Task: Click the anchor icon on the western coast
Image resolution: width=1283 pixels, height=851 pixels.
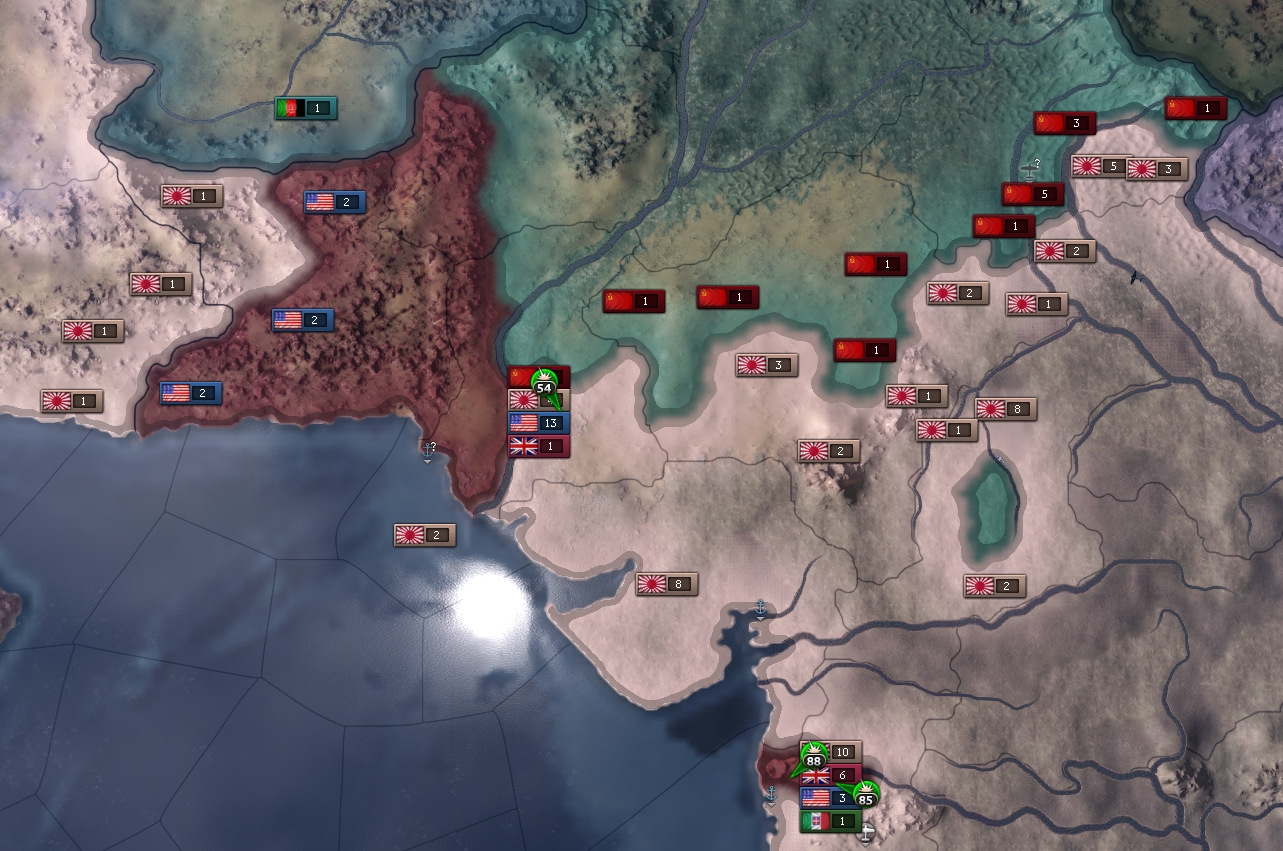Action: coord(427,449)
